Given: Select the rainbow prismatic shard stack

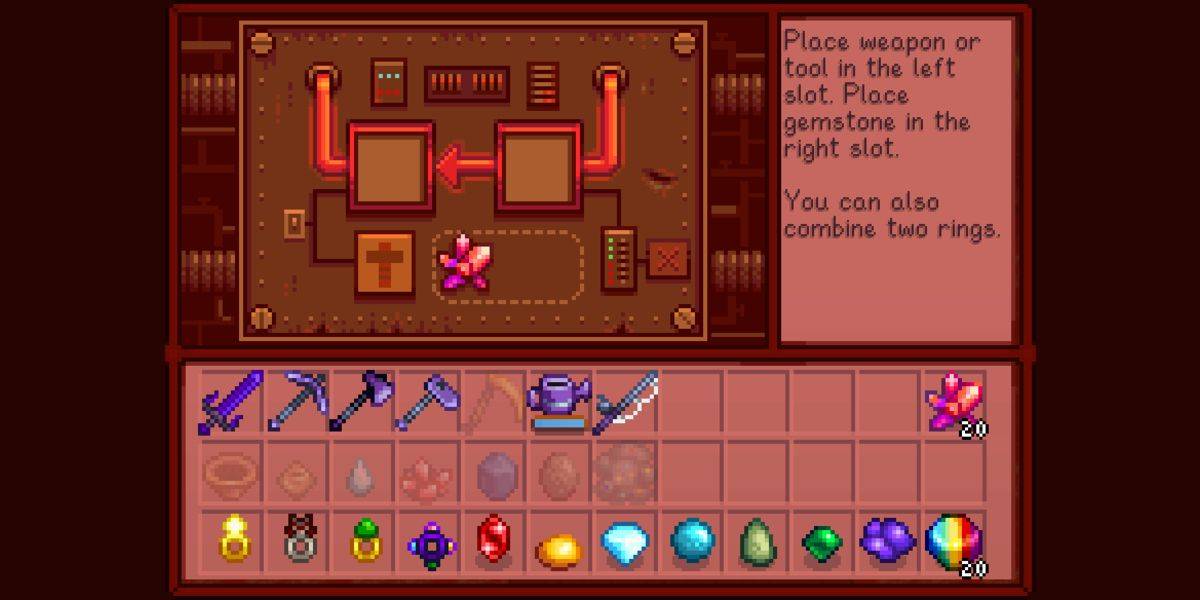Looking at the screenshot, I should point(953,542).
